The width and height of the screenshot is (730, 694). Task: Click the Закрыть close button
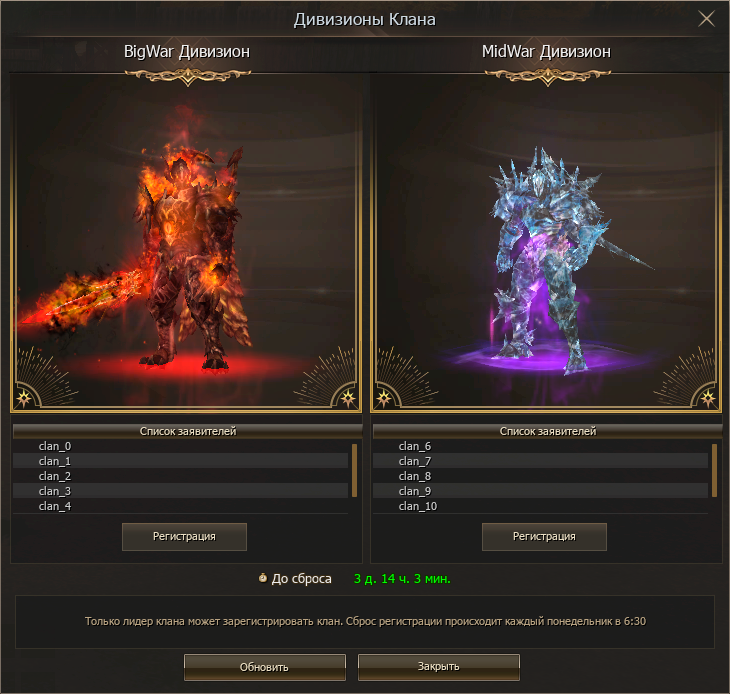[438, 667]
